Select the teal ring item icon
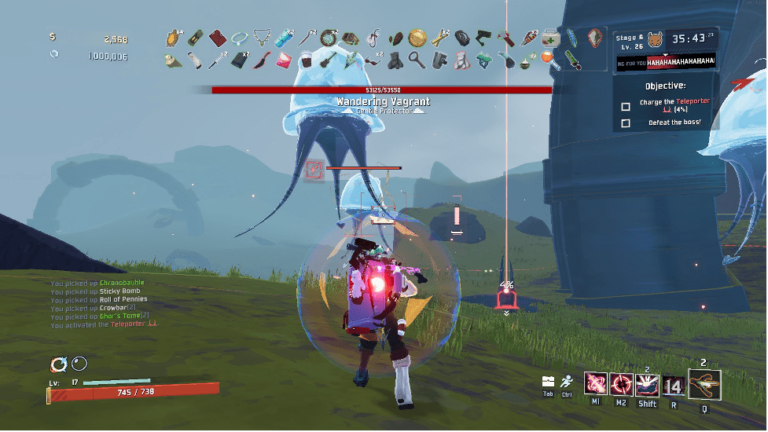768x432 pixels. 239,38
